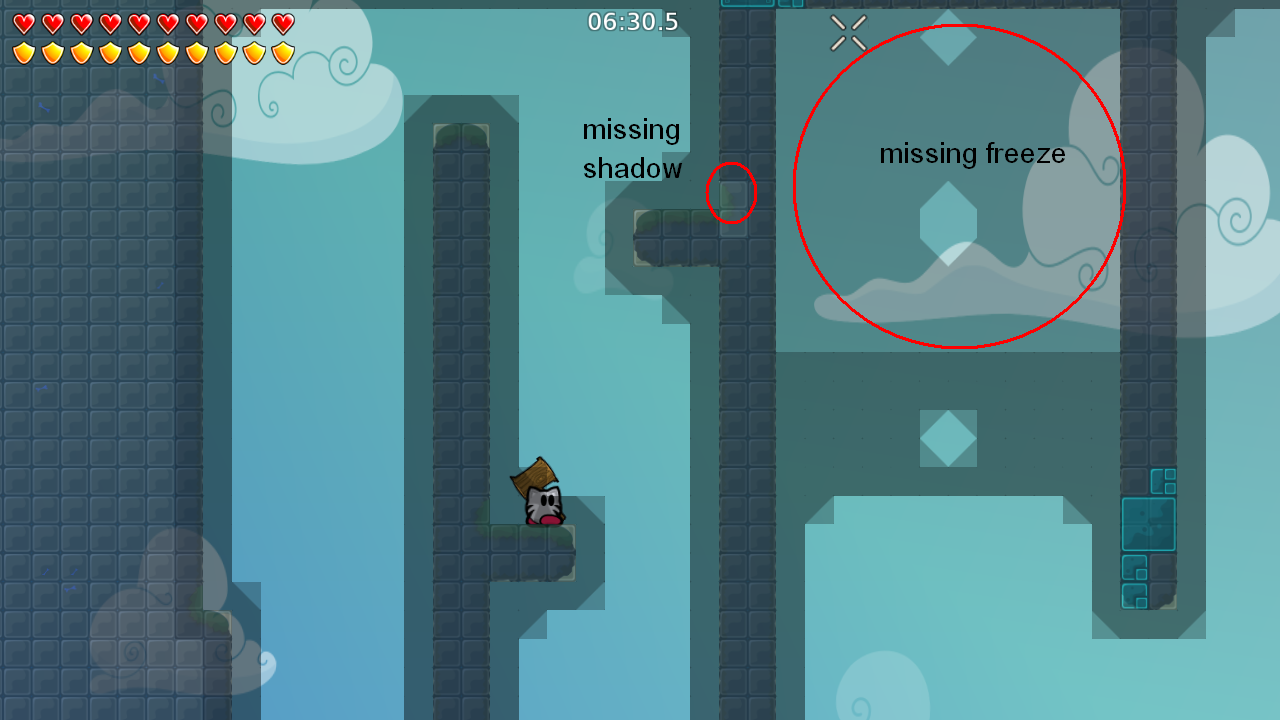Click the timer showing 06:30.5
The image size is (1280, 720).
tap(633, 20)
